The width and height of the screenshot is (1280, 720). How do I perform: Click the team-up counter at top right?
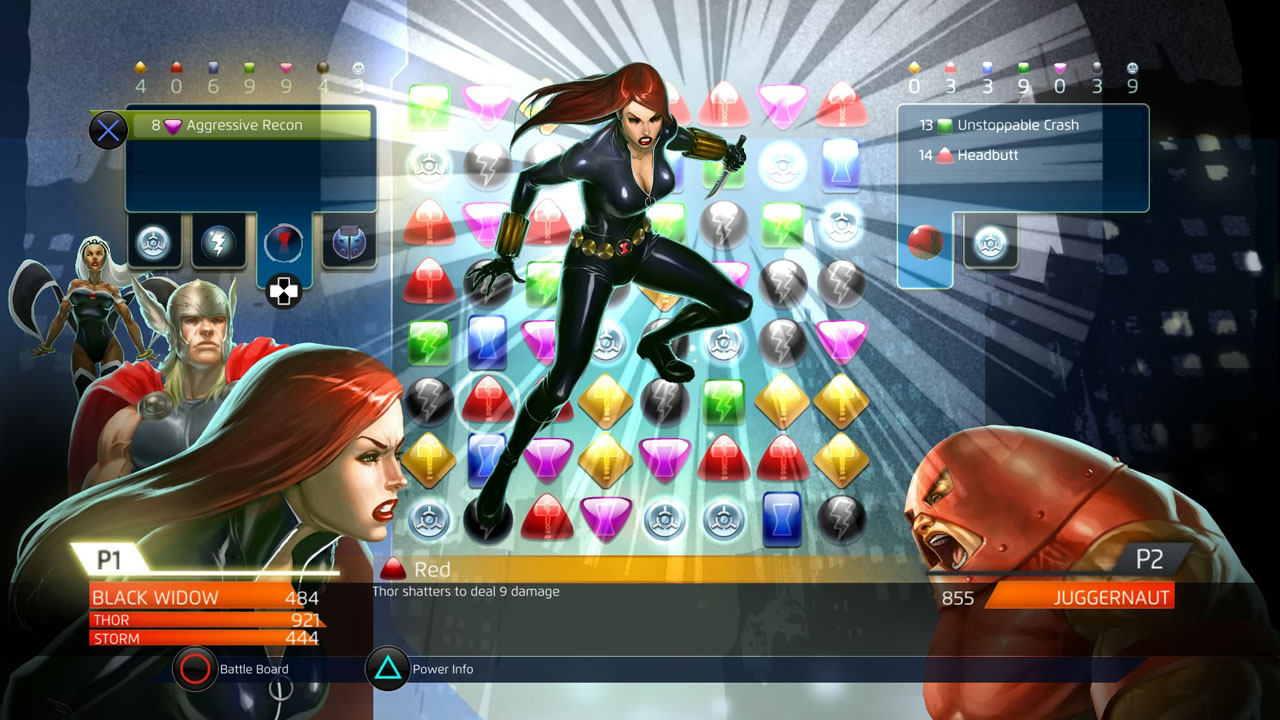[x=1133, y=73]
